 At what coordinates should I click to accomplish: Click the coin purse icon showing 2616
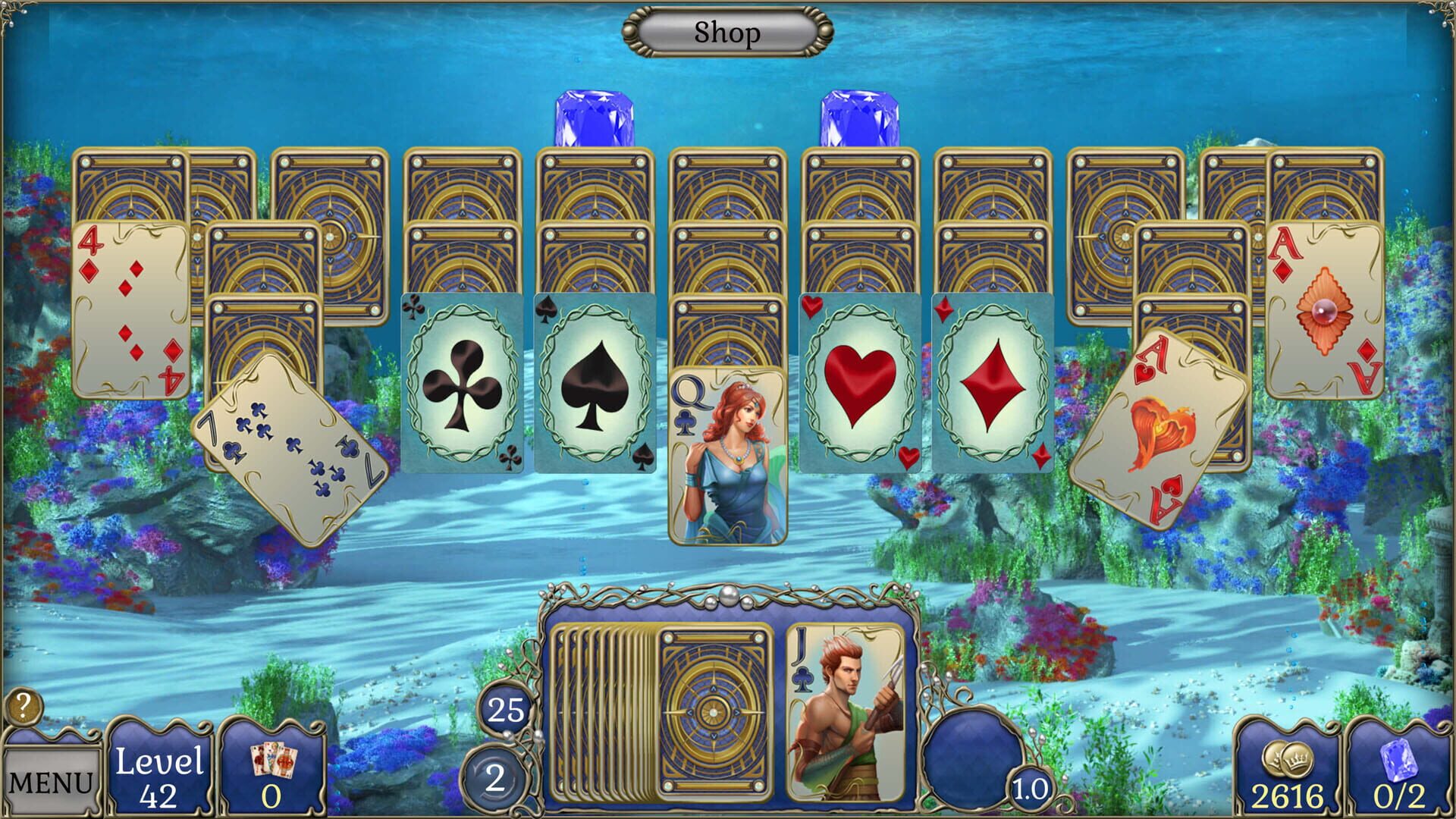tap(1289, 758)
